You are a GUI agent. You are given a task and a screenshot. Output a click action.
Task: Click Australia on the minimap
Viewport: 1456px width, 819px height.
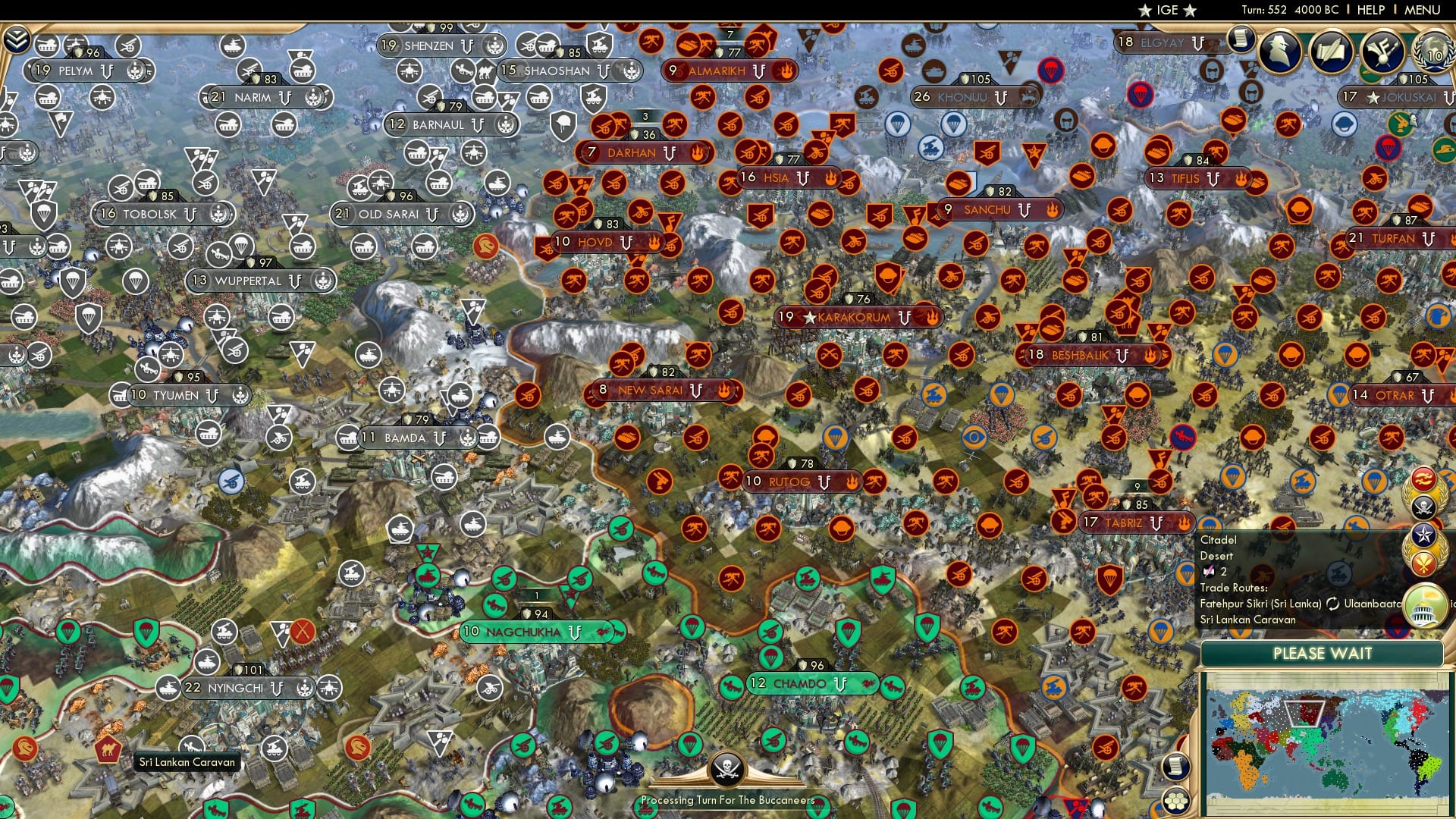click(x=1335, y=777)
